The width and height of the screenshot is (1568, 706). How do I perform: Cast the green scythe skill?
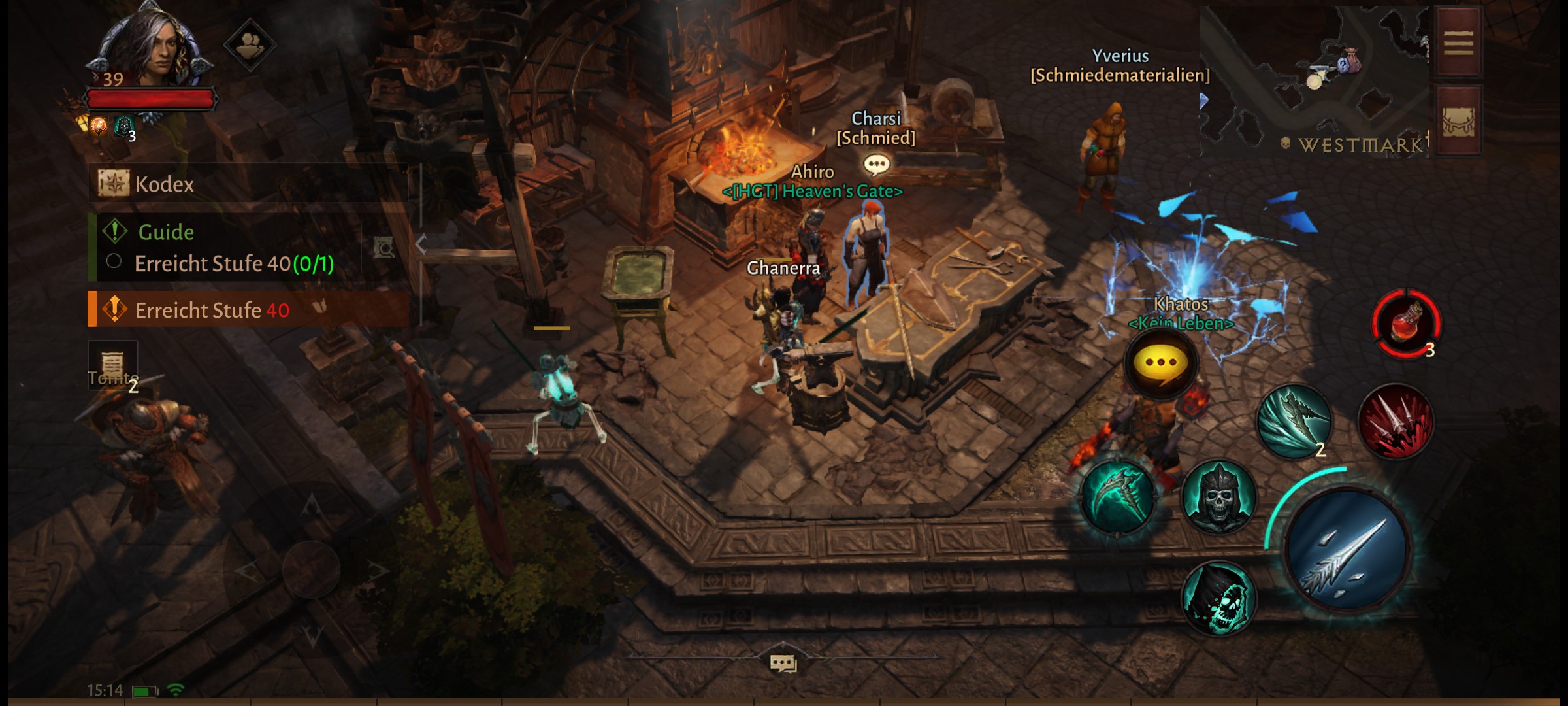click(x=1118, y=496)
